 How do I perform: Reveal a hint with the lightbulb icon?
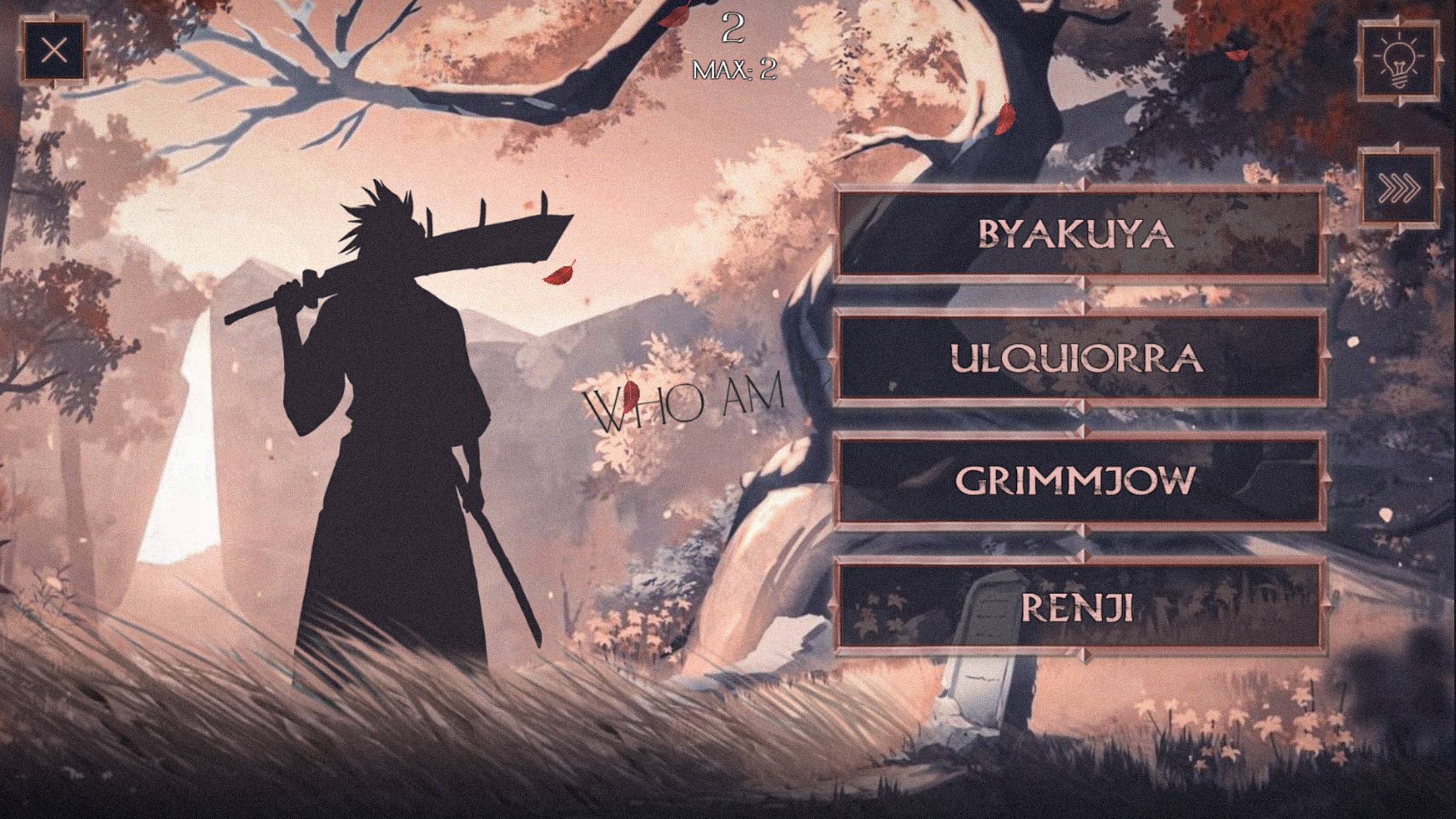[1401, 59]
